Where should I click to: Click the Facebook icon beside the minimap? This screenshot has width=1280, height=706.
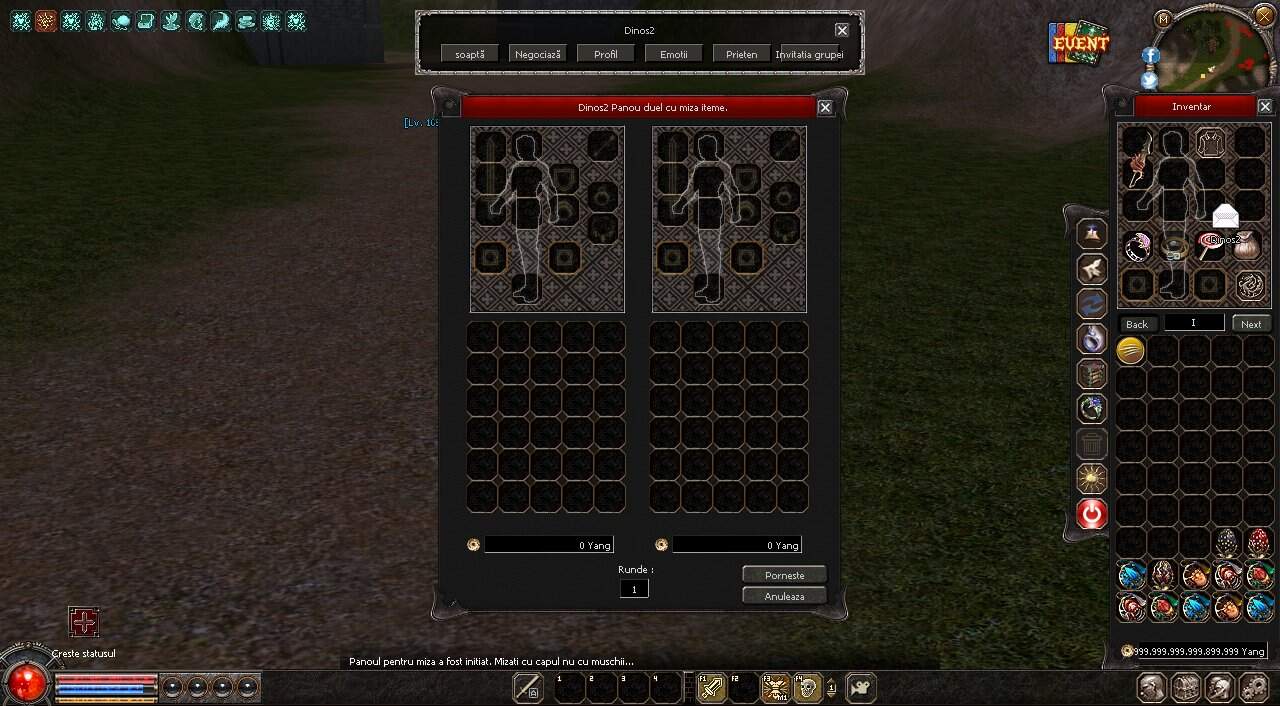(x=1150, y=56)
